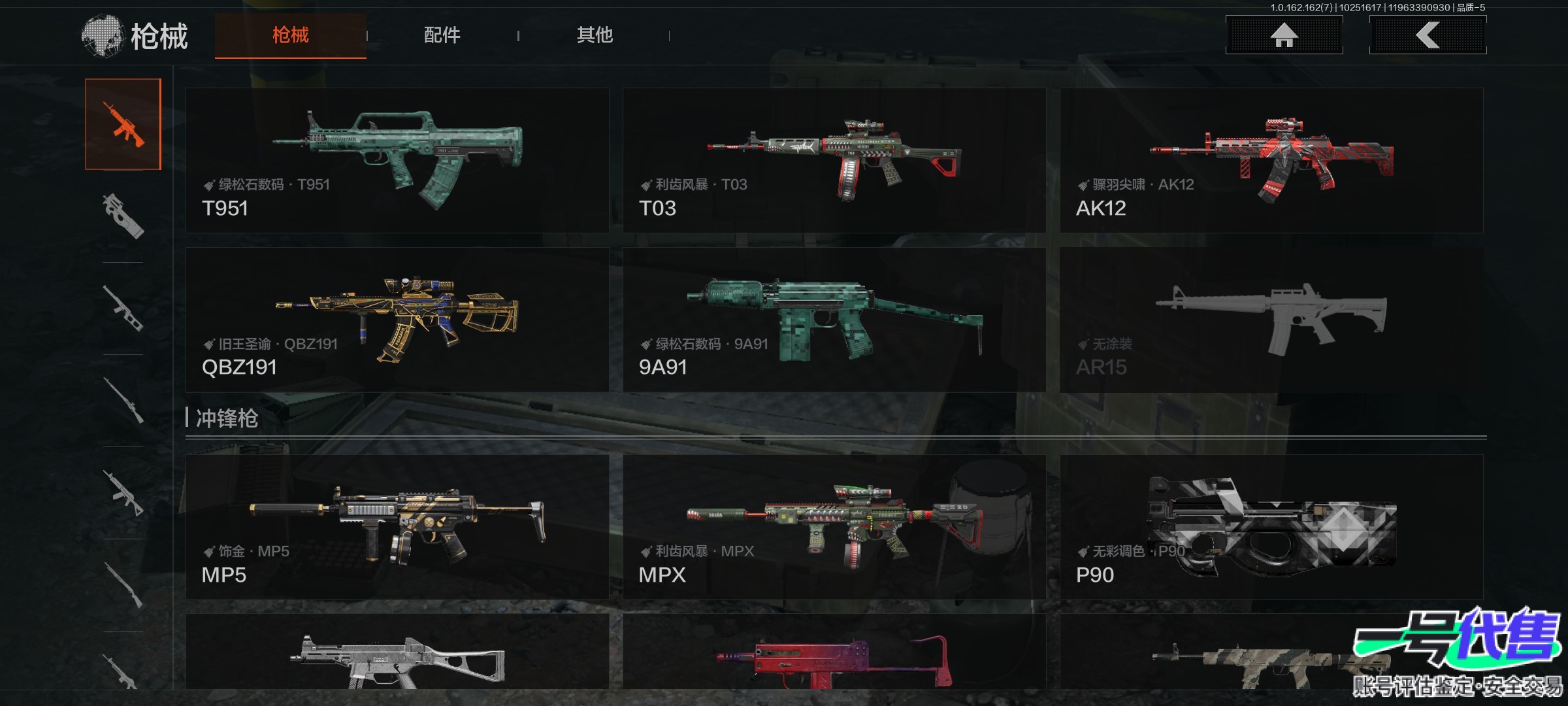Go to the home screen
Screen dimensions: 1568x706
tap(1284, 35)
